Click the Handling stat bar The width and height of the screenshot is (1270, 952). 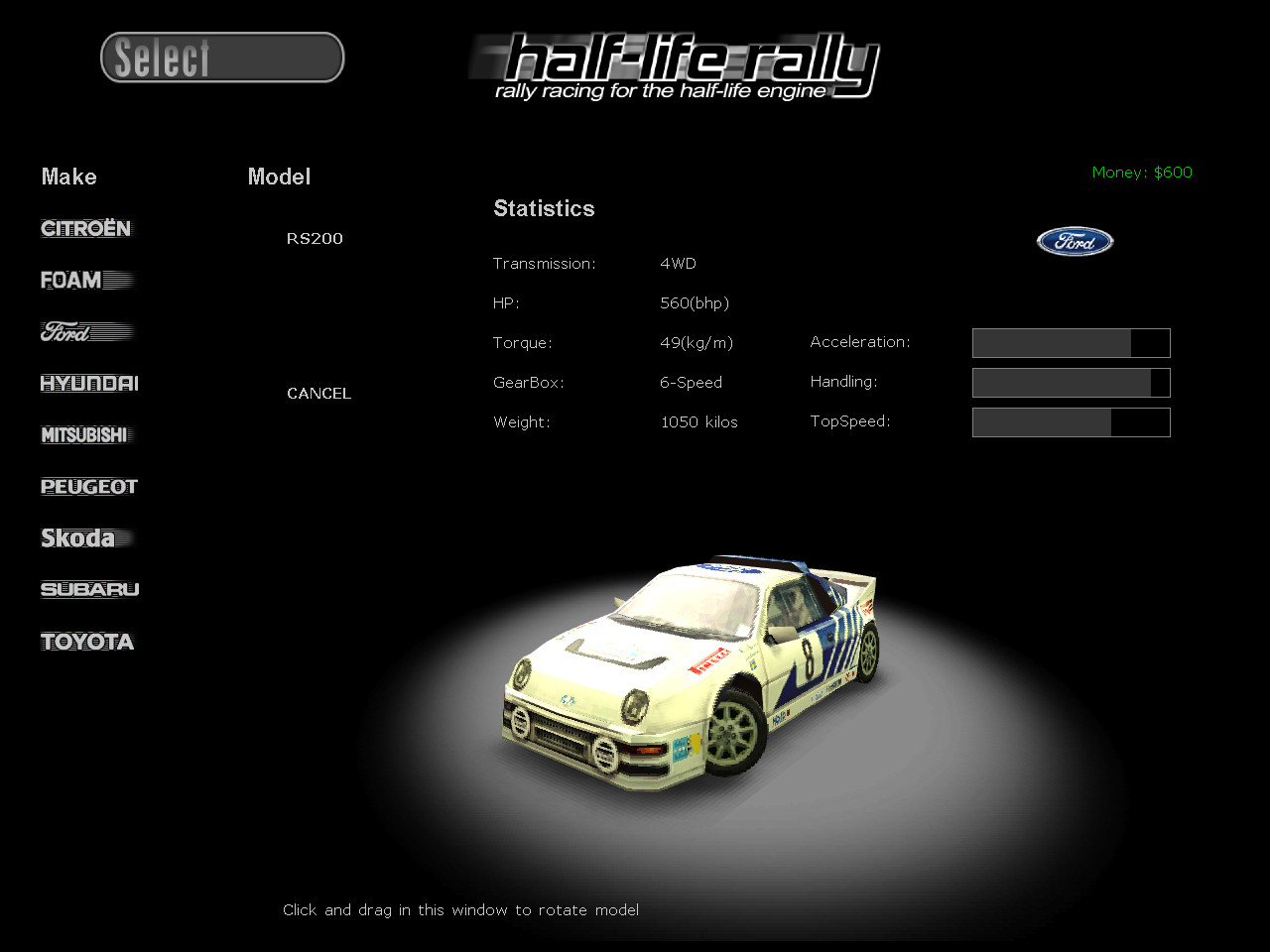(x=1071, y=383)
